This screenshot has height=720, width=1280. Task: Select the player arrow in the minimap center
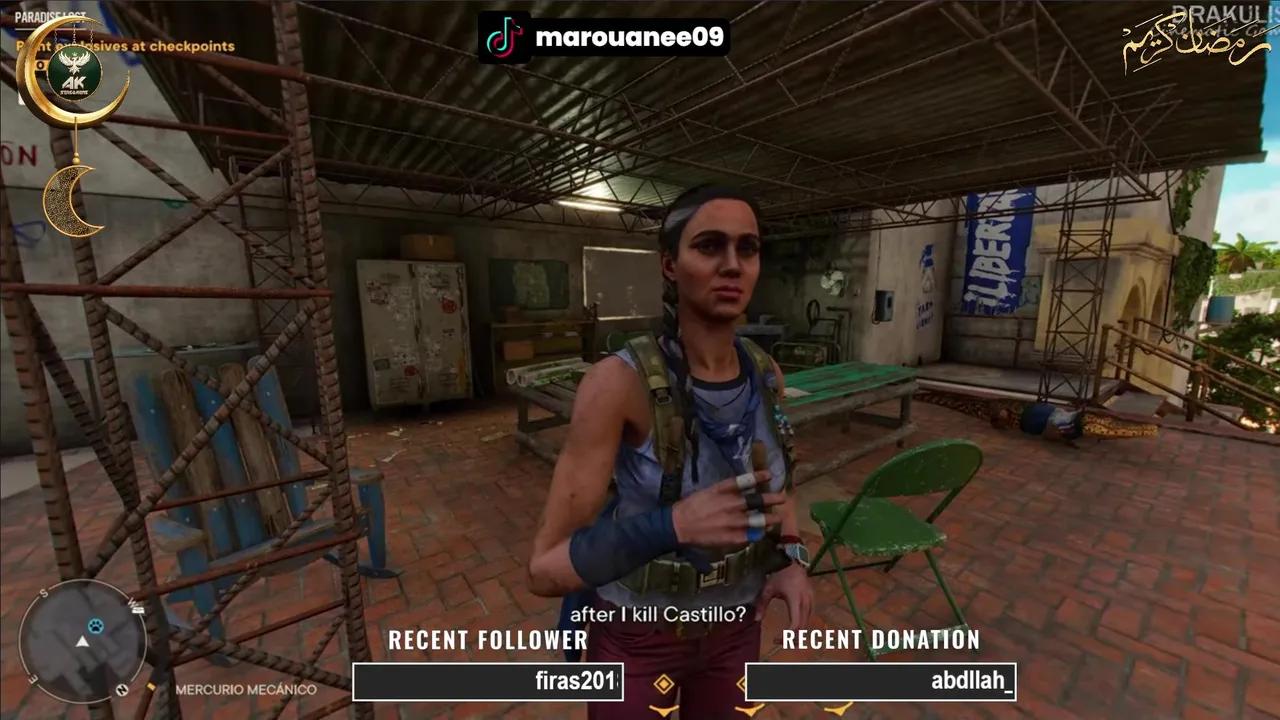[82, 642]
